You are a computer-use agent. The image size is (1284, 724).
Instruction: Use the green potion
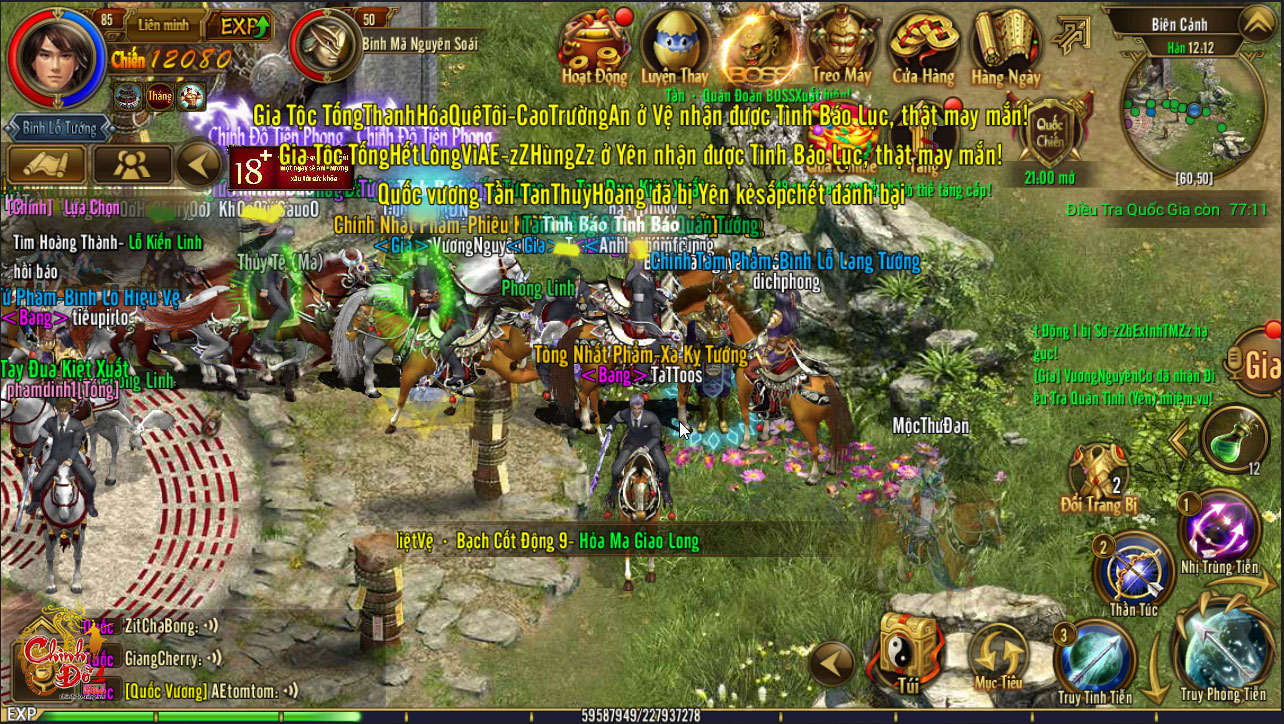(x=1236, y=440)
